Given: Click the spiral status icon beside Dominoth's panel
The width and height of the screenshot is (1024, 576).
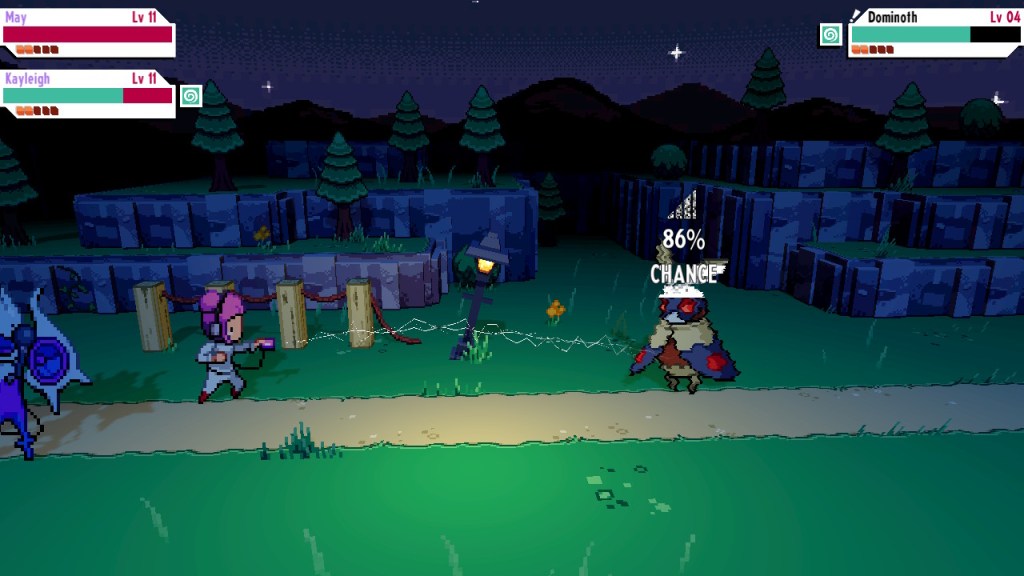Looking at the screenshot, I should [831, 35].
